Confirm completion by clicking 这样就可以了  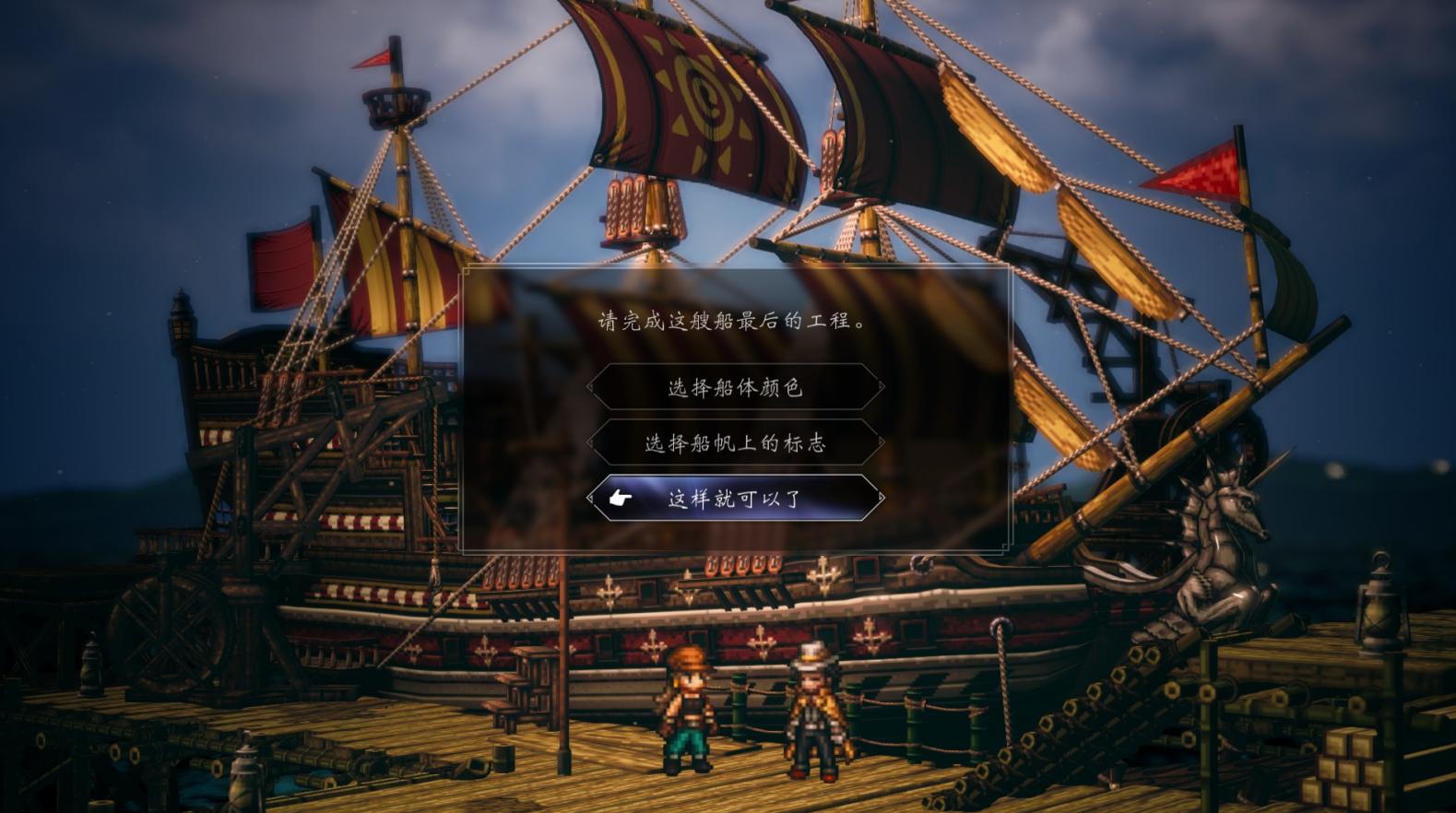tap(738, 497)
